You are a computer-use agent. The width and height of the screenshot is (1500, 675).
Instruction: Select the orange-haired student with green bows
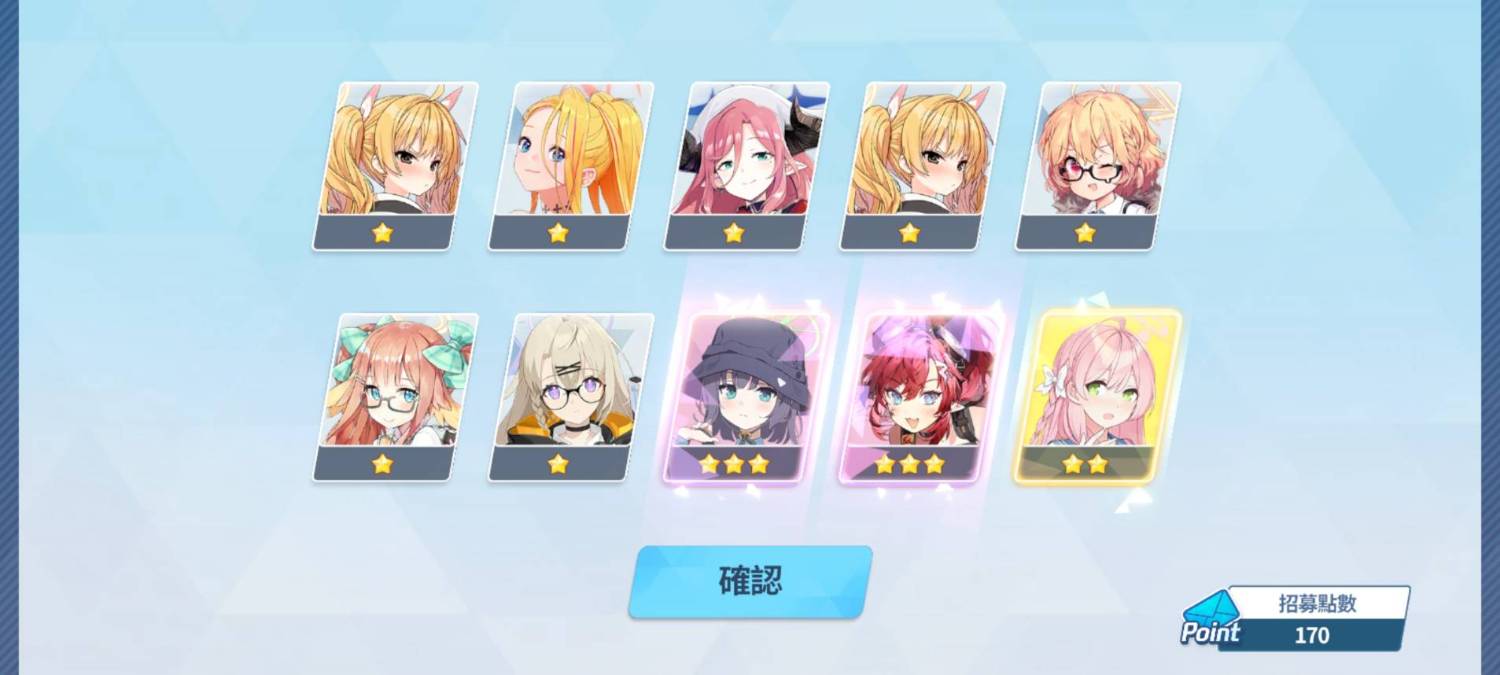pos(396,396)
